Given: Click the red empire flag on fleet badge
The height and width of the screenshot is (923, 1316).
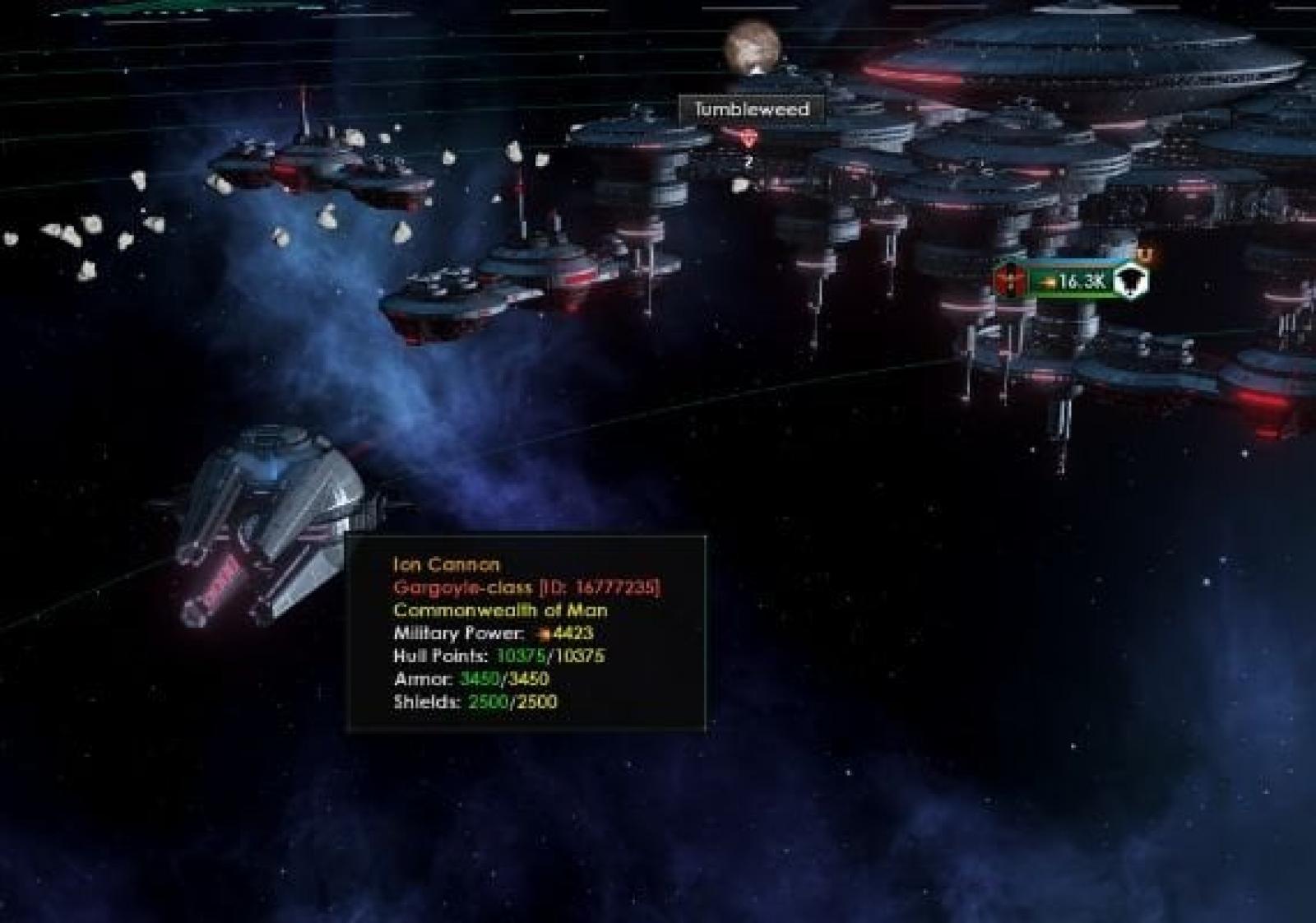Looking at the screenshot, I should click(1007, 281).
